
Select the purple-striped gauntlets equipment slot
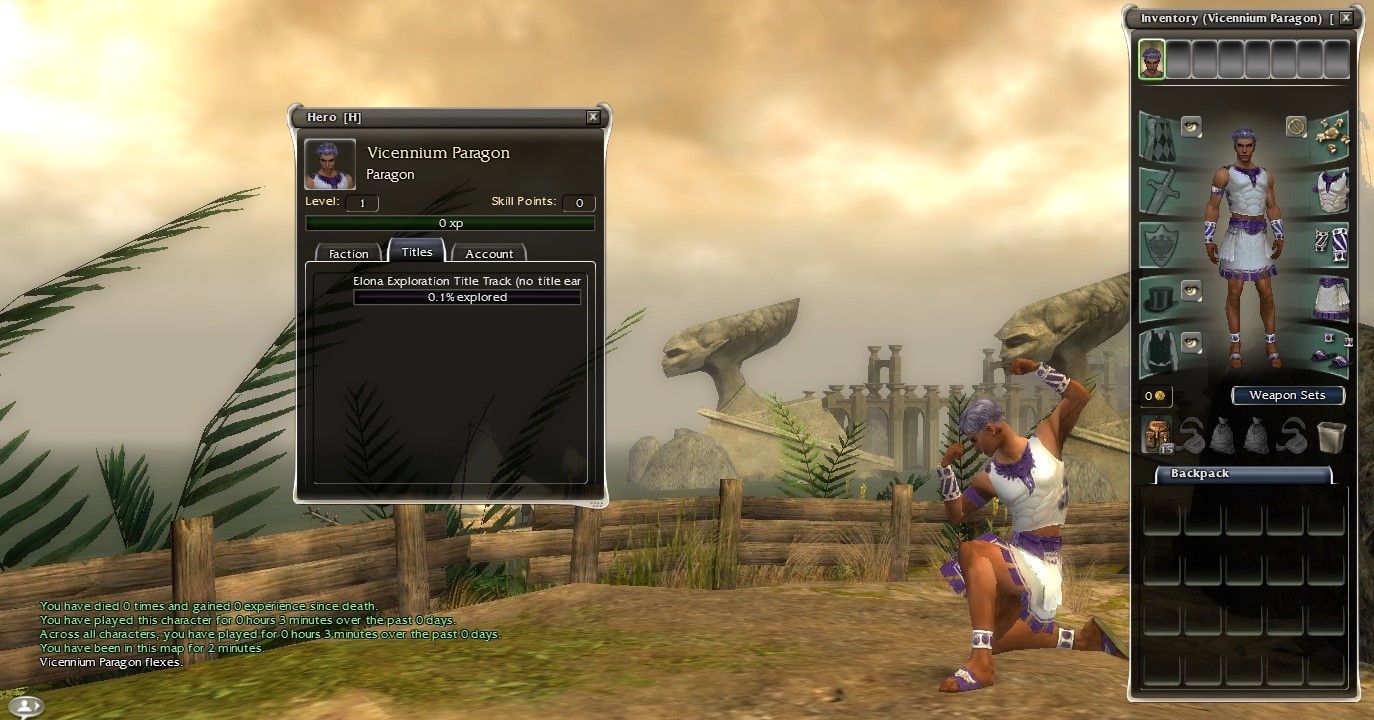[x=1330, y=244]
